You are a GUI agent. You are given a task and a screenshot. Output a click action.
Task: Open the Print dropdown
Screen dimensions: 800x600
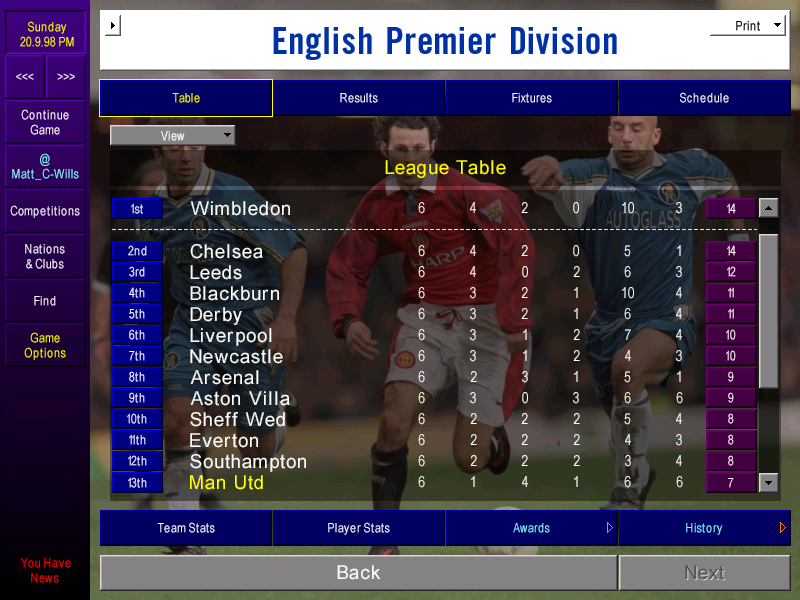point(748,26)
